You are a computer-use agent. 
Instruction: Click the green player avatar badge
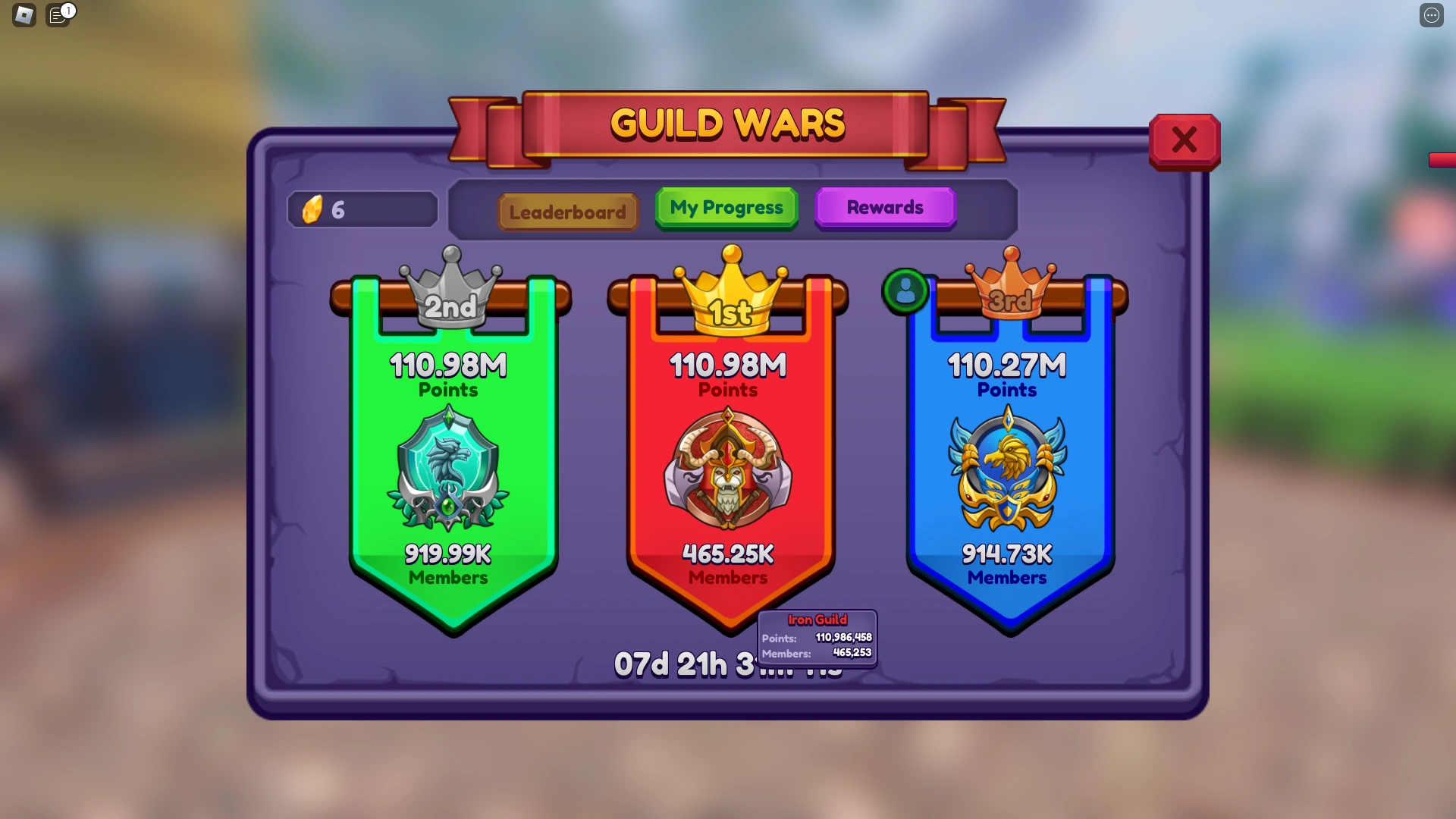pyautogui.click(x=904, y=292)
